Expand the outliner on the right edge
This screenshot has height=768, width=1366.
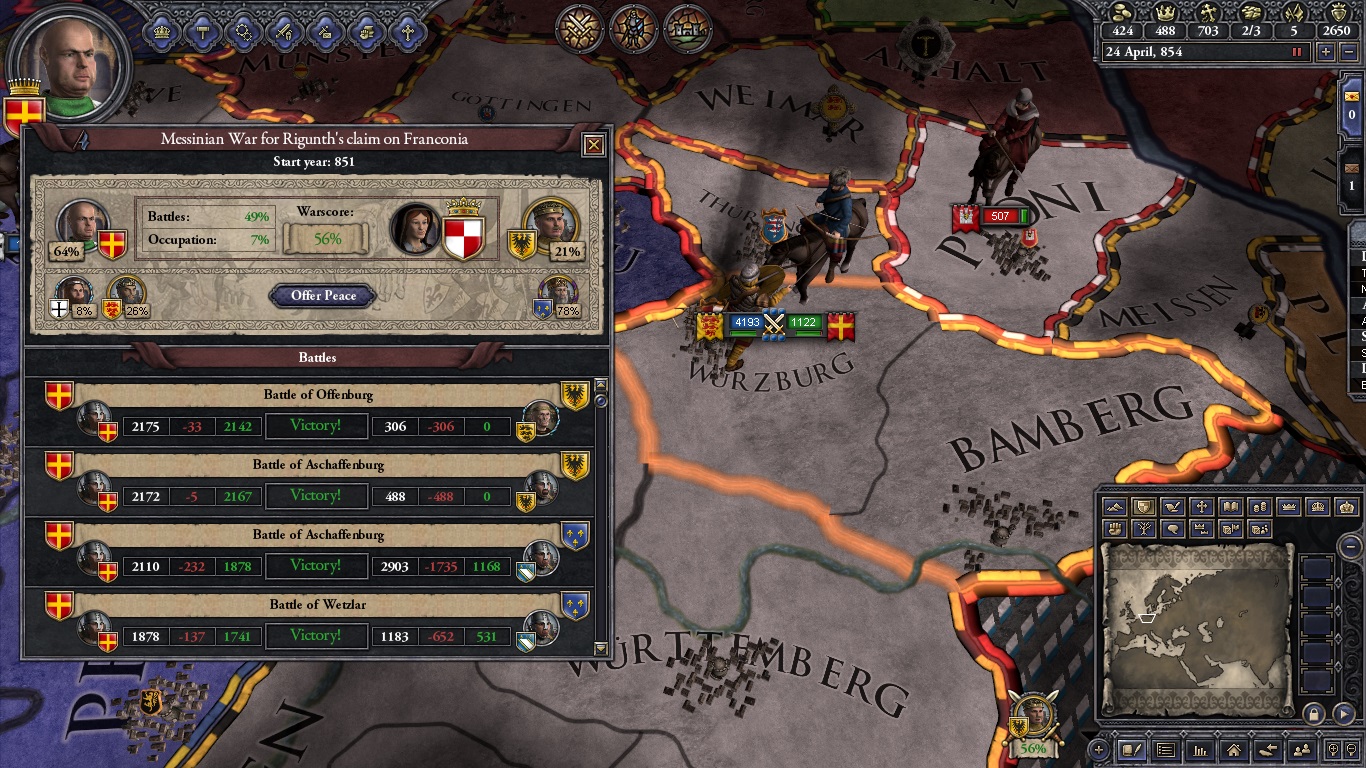1360,238
